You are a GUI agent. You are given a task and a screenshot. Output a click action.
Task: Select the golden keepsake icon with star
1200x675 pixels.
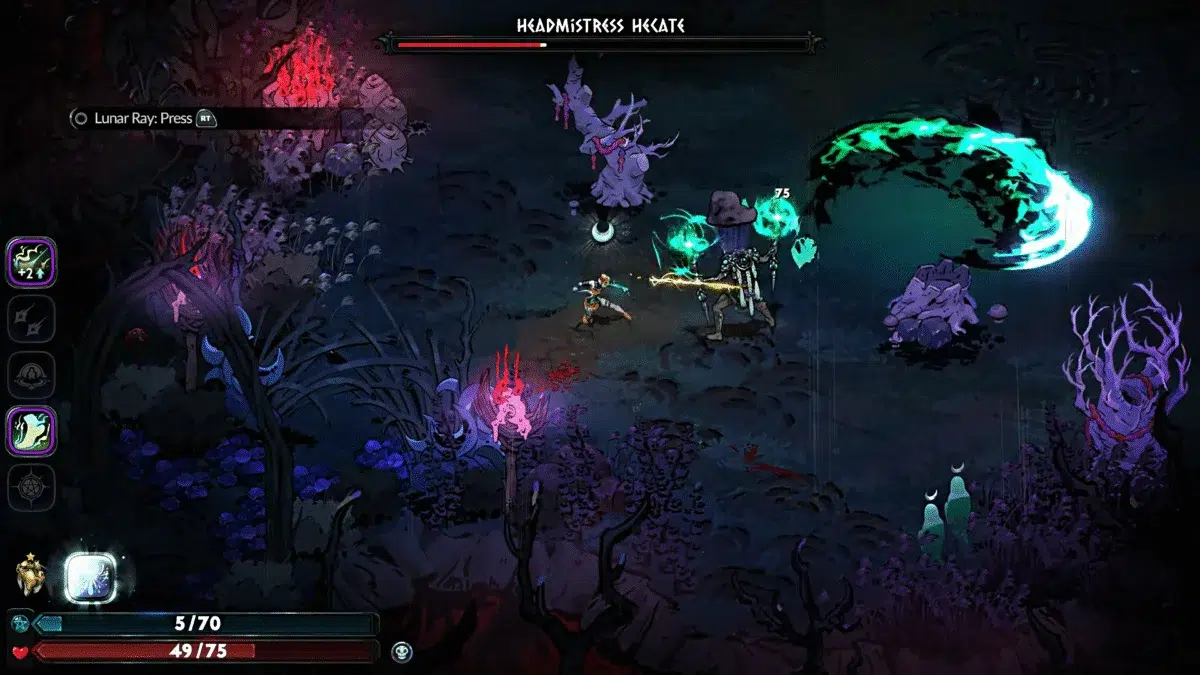click(x=30, y=577)
